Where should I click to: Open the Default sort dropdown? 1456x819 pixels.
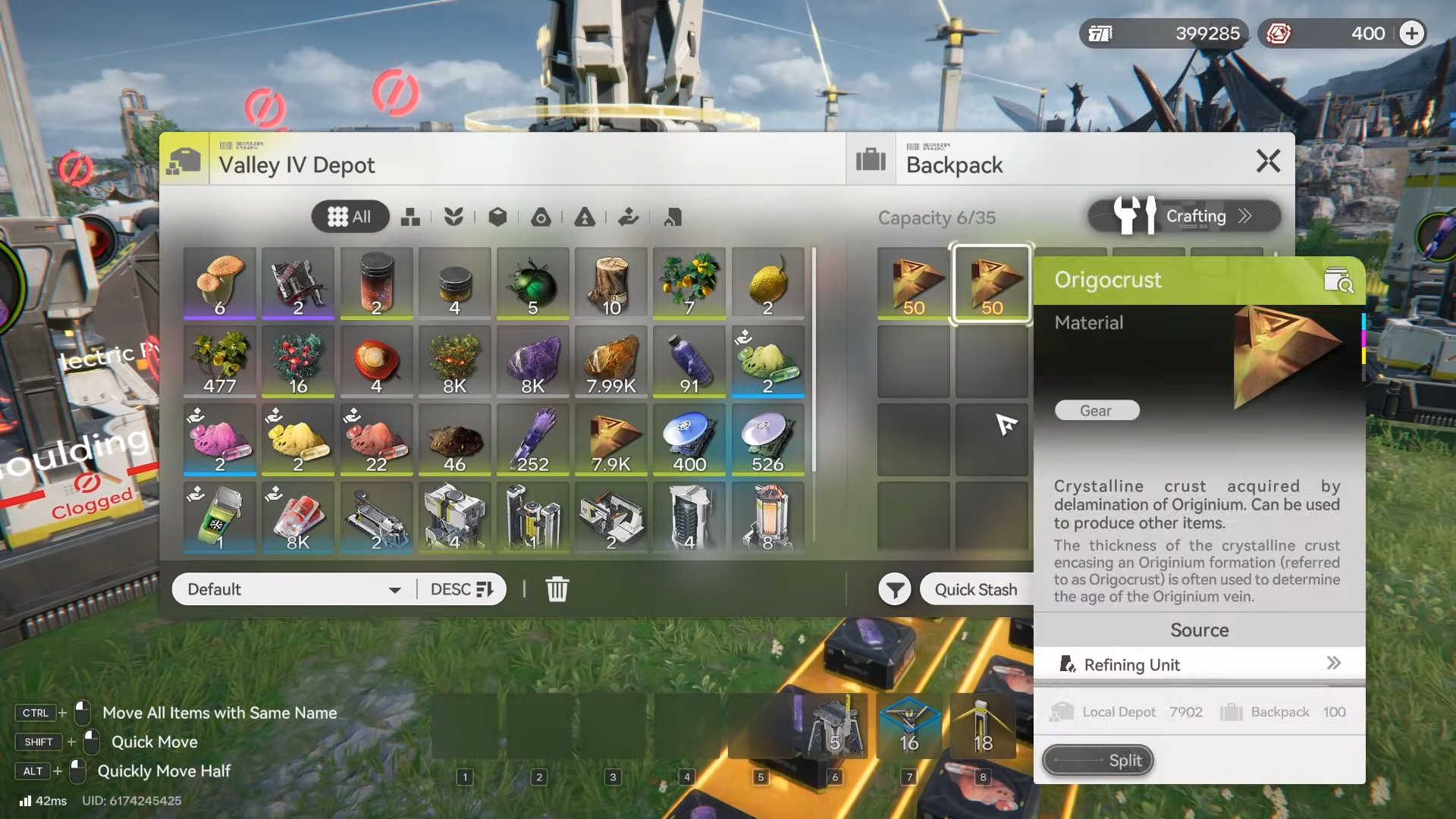[294, 589]
